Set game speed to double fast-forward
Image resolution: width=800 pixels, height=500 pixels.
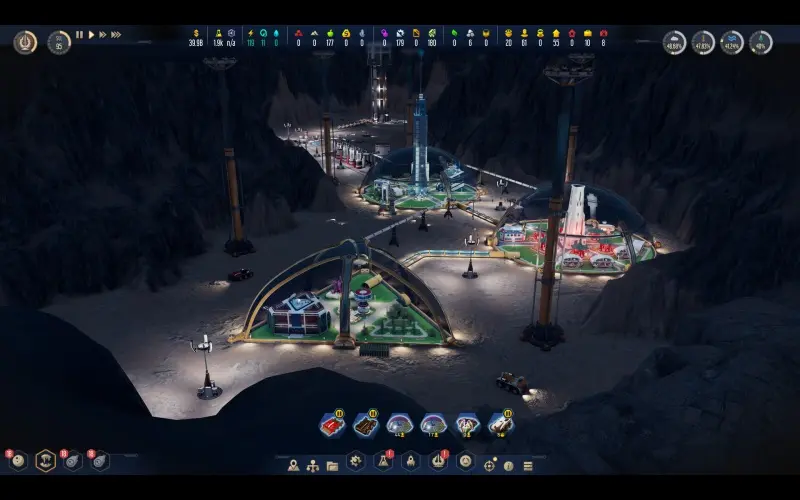(x=102, y=35)
